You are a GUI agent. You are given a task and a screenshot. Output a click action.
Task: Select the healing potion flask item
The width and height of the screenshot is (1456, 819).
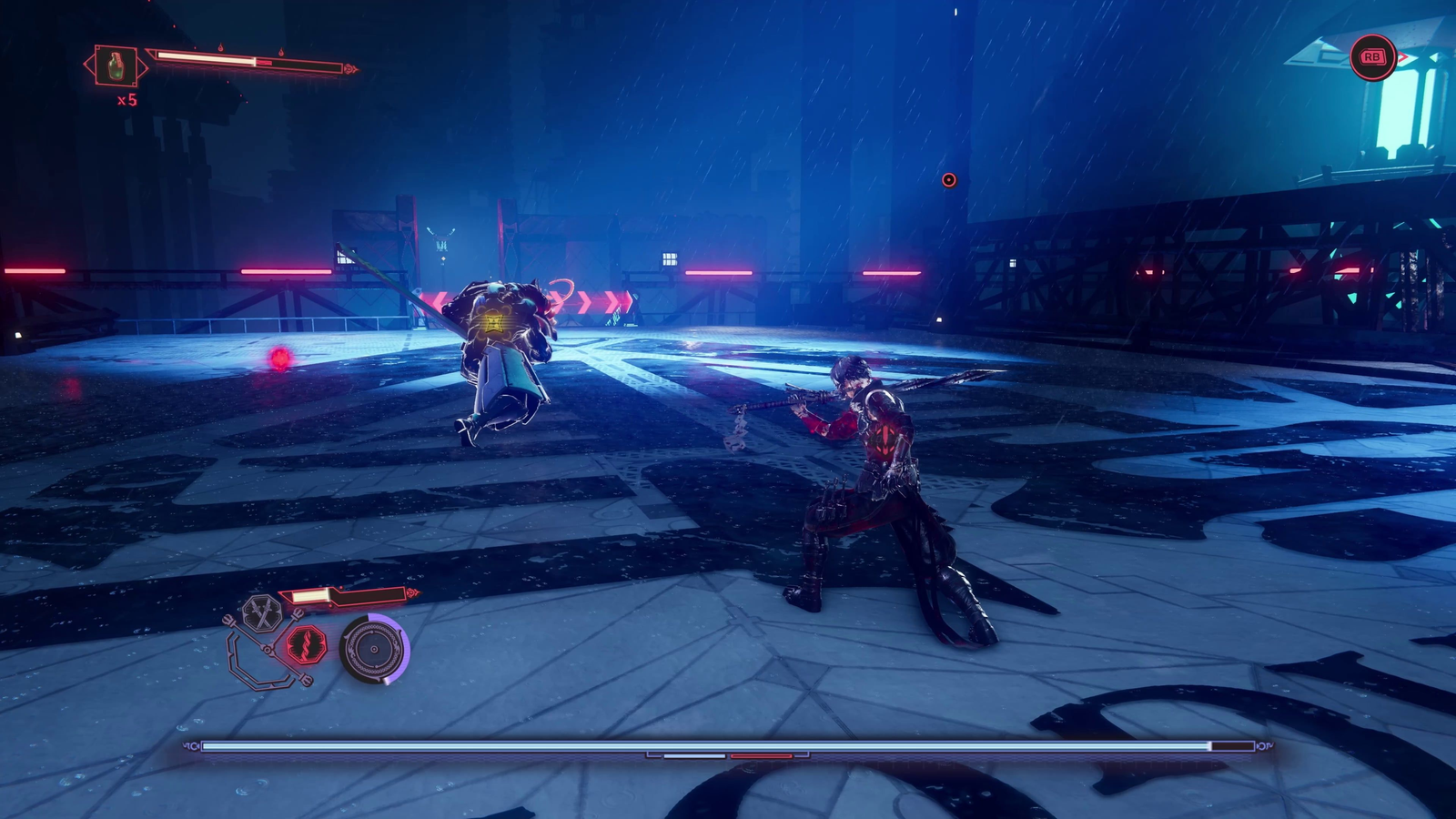(116, 66)
